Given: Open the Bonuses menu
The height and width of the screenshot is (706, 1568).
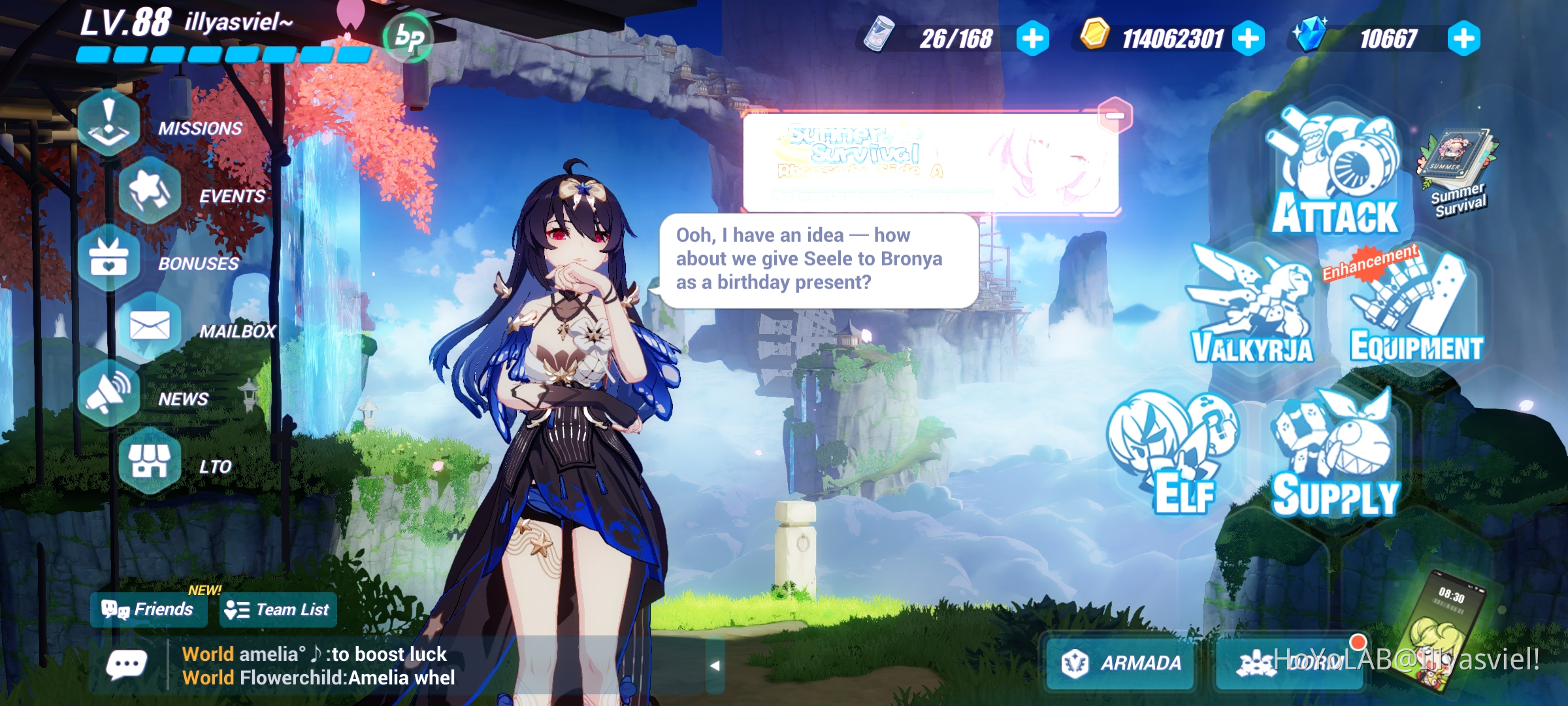Looking at the screenshot, I should pos(108,260).
